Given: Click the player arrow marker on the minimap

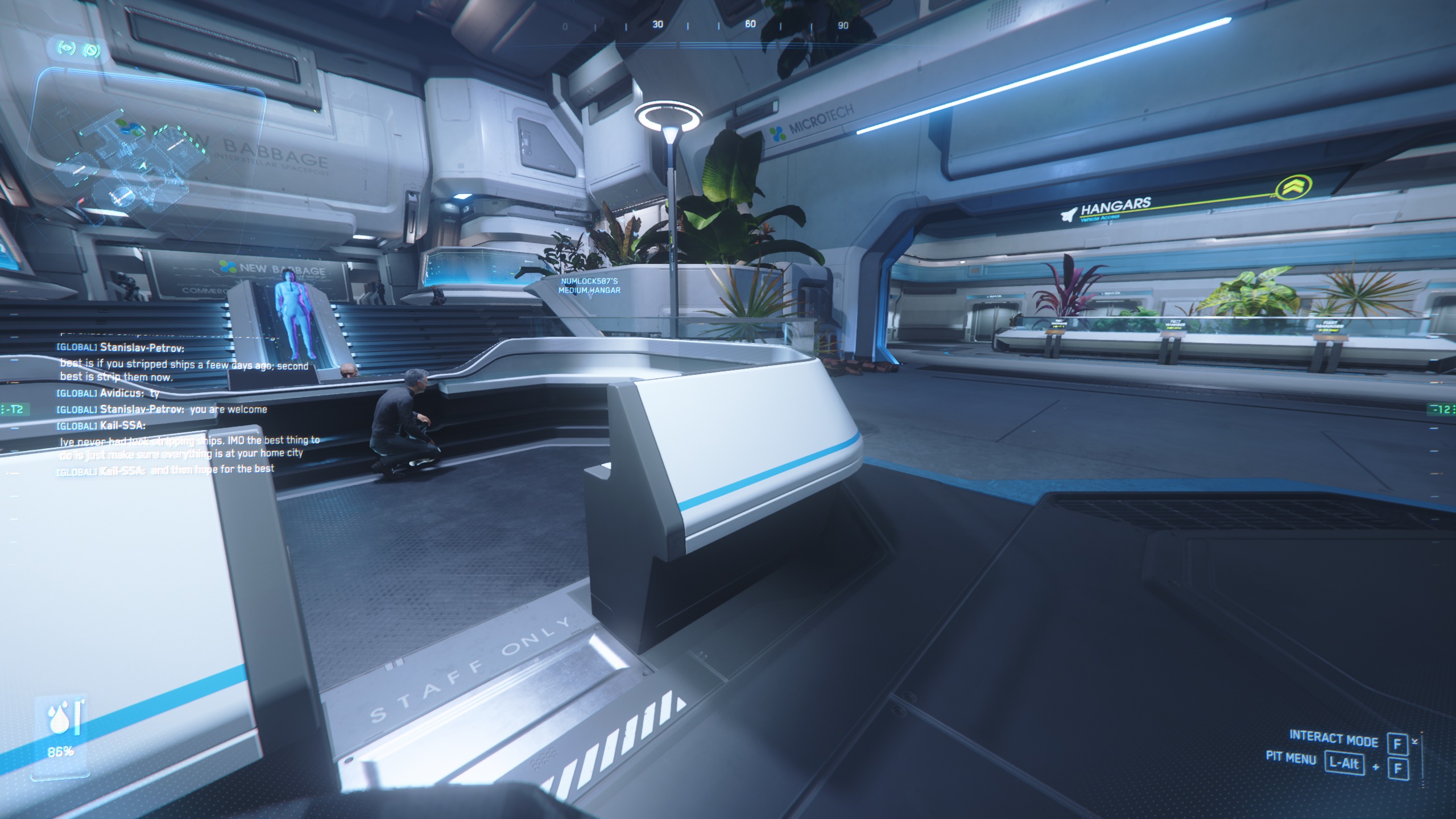Looking at the screenshot, I should [143, 166].
